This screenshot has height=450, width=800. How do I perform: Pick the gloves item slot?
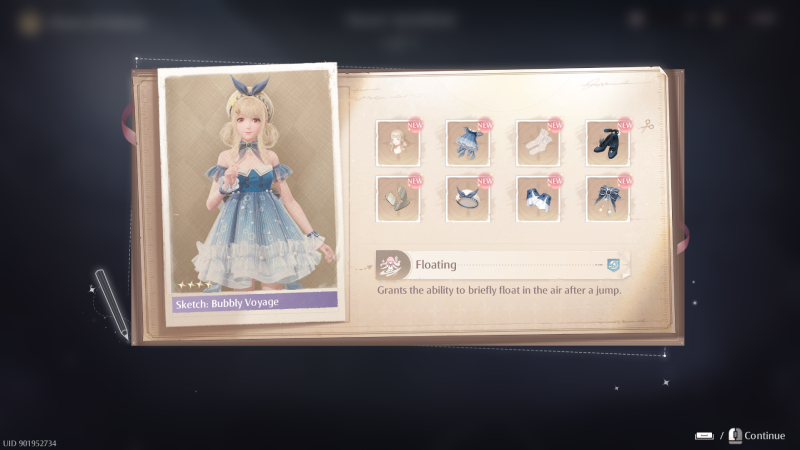pos(398,198)
